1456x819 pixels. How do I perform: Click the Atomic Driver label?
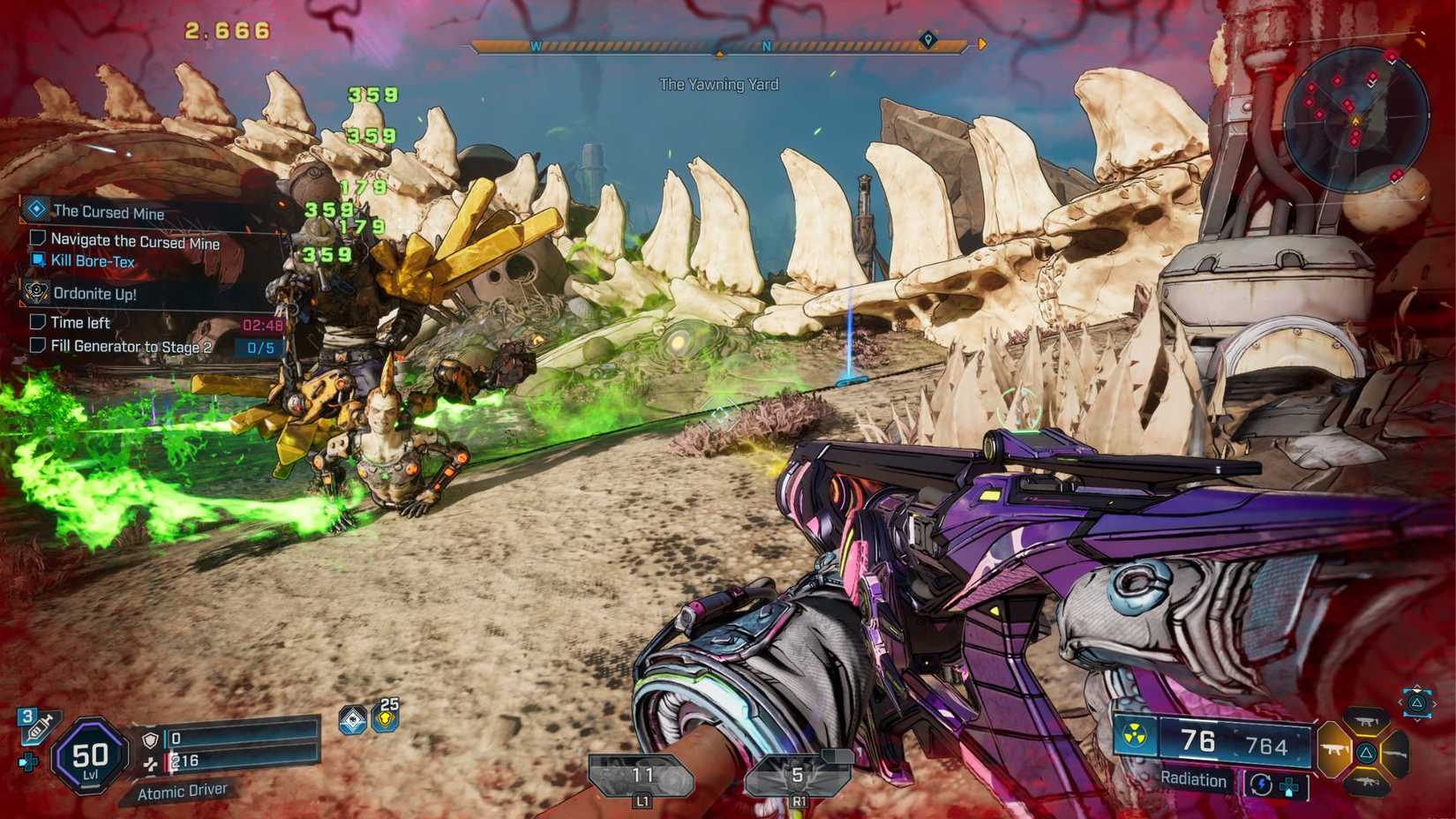pos(182,791)
